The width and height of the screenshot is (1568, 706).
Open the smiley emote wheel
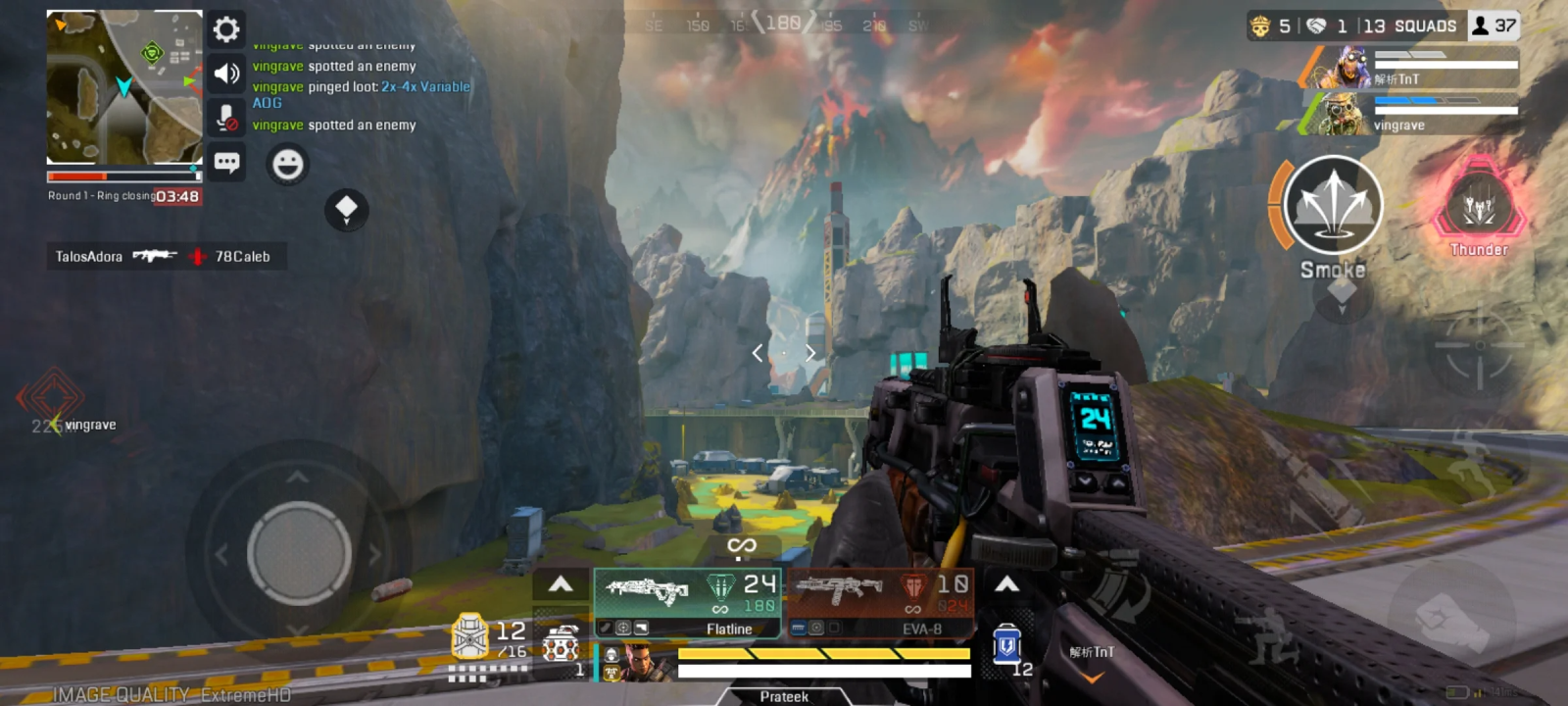(x=287, y=164)
